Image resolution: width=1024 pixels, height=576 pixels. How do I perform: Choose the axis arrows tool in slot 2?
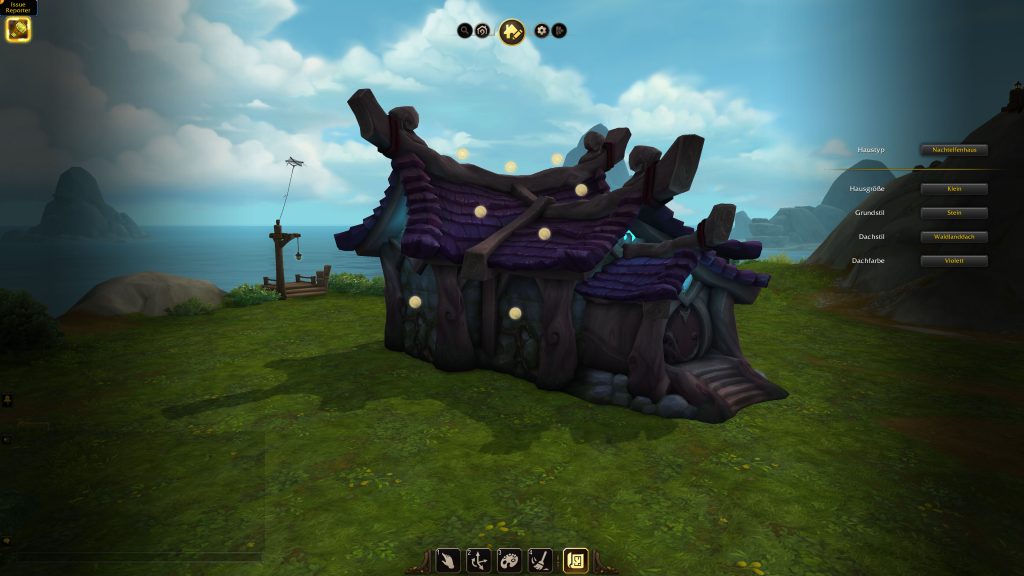479,560
